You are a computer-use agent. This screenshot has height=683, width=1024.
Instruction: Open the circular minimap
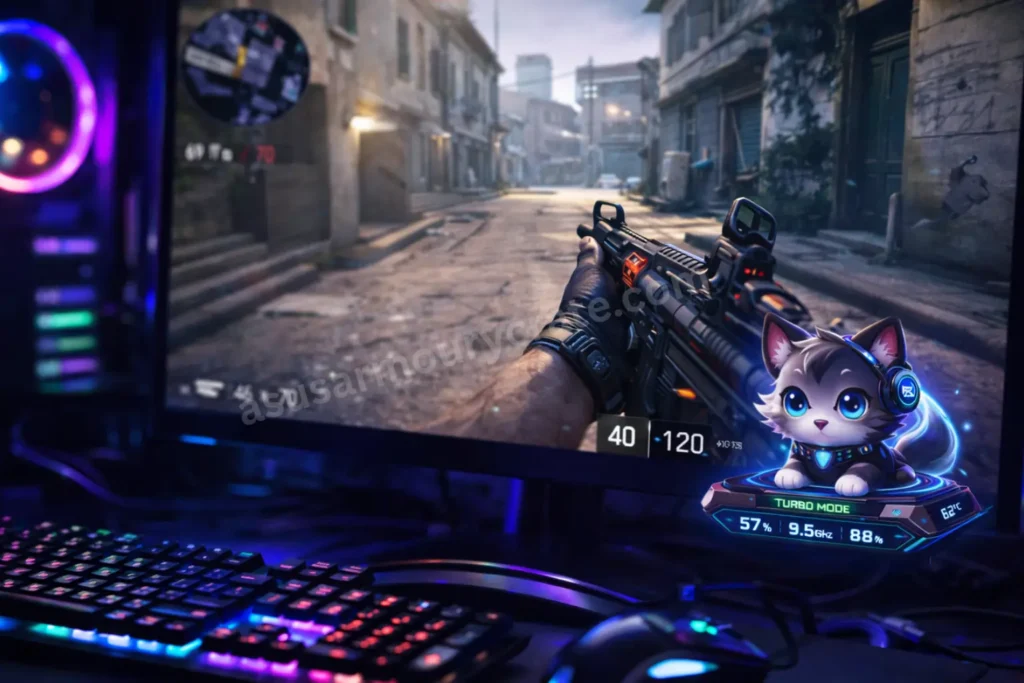(246, 66)
